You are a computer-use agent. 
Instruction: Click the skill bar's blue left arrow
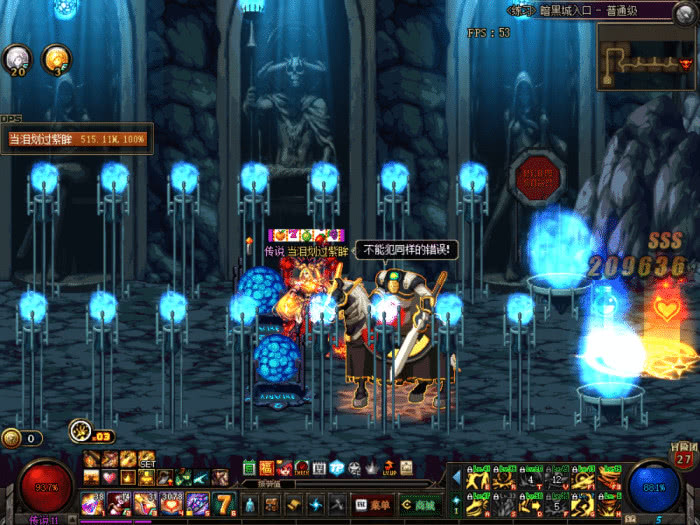(x=456, y=478)
